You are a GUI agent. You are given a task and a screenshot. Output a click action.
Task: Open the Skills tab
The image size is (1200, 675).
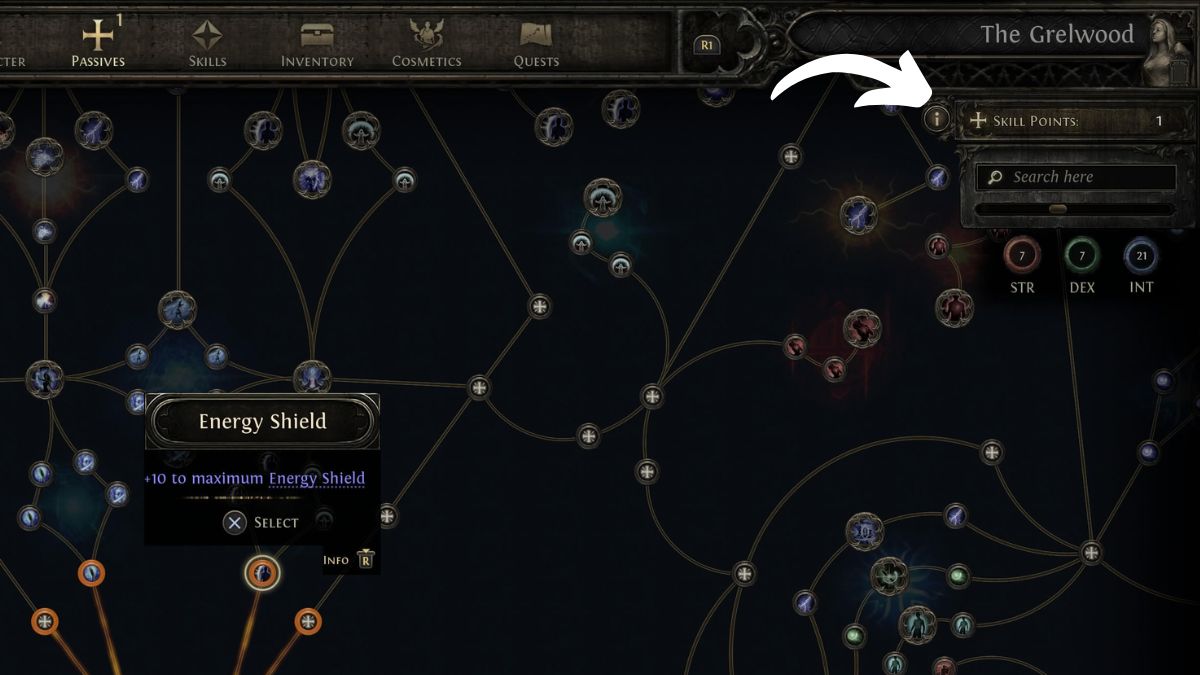pyautogui.click(x=207, y=43)
